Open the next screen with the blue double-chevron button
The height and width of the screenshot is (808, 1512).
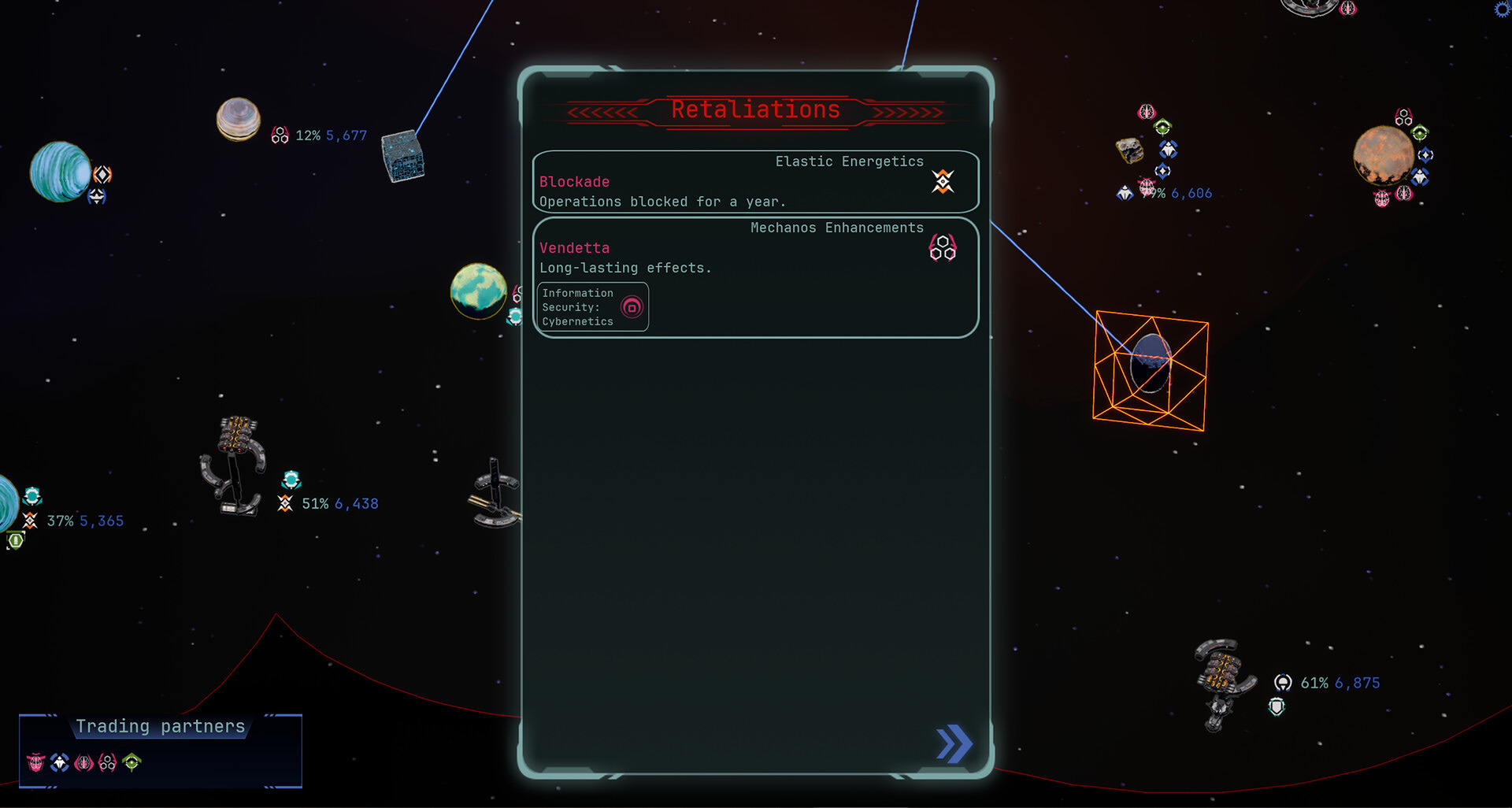pyautogui.click(x=954, y=742)
